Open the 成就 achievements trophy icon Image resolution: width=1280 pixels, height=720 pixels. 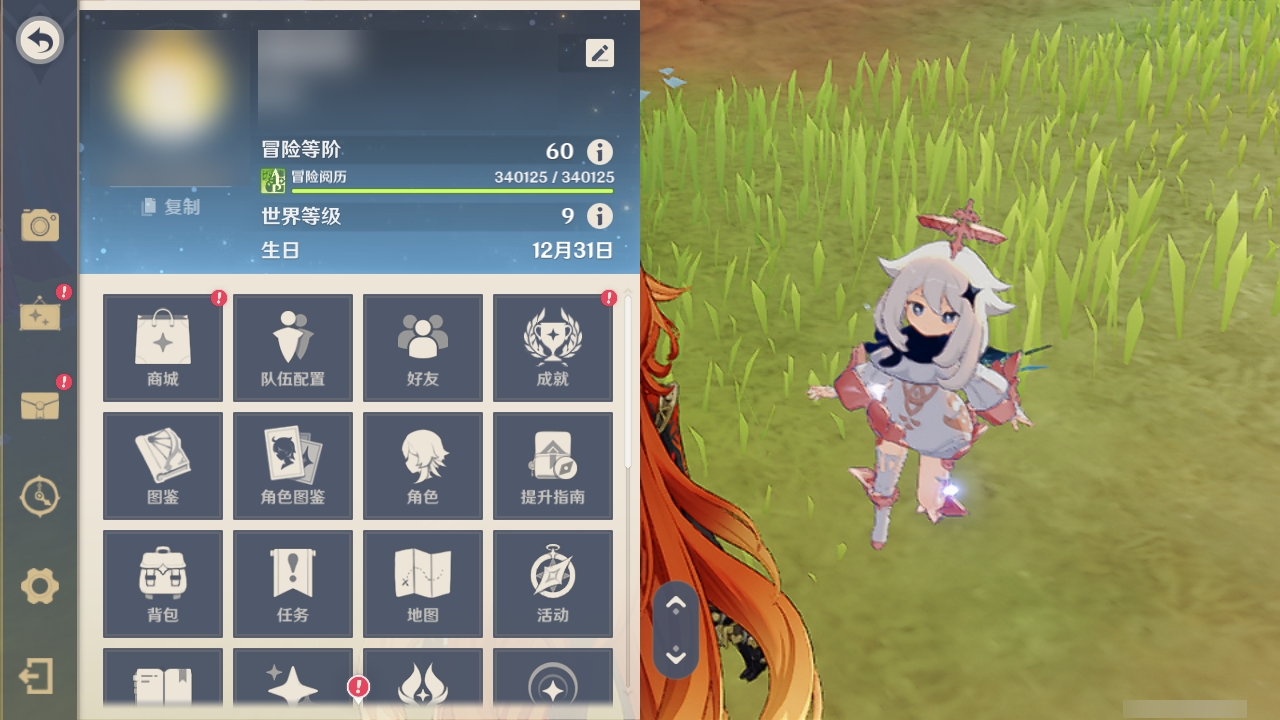point(553,346)
